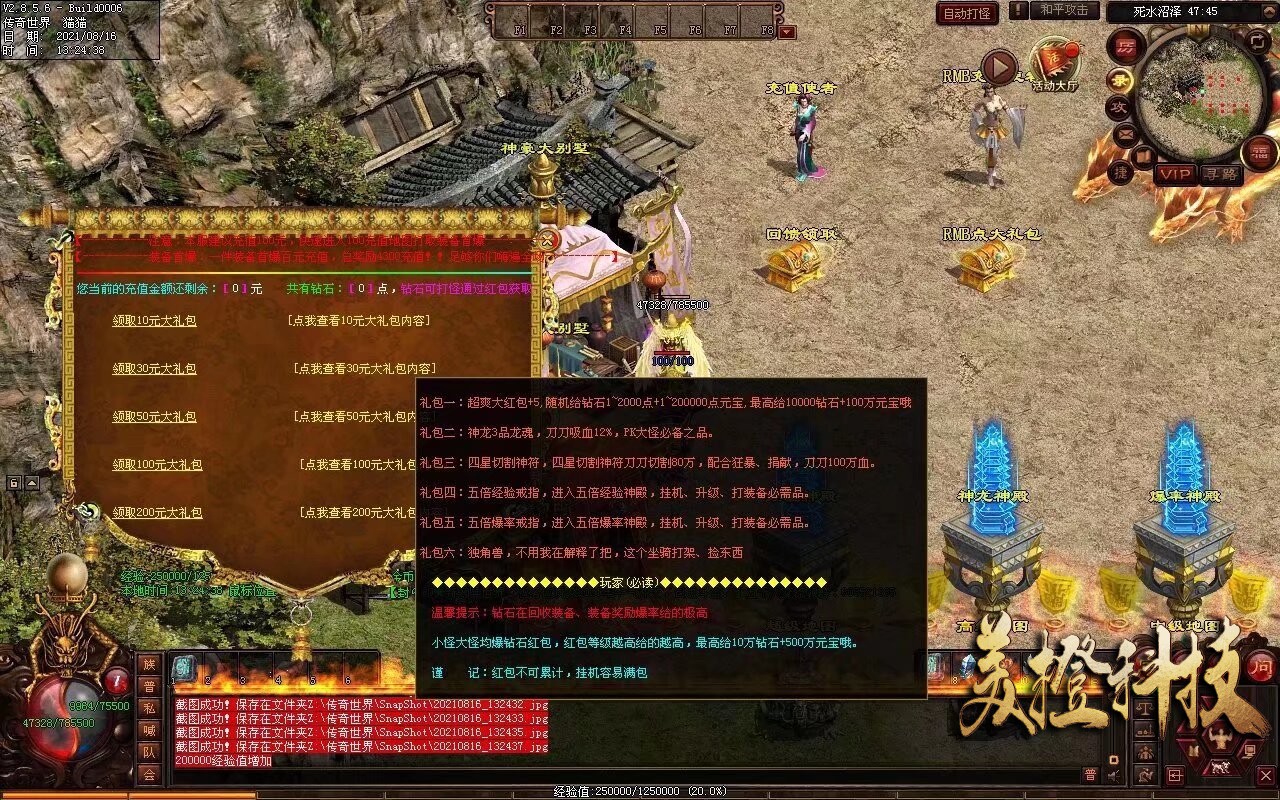The height and width of the screenshot is (800, 1280).
Task: Mute the game sound with the speaker icon
Action: click(x=1113, y=774)
